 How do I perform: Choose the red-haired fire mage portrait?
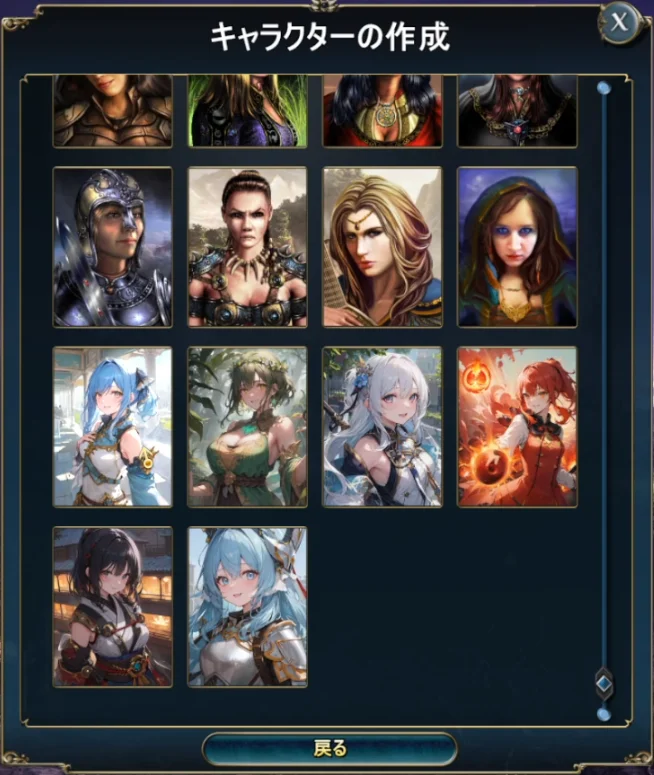point(517,427)
